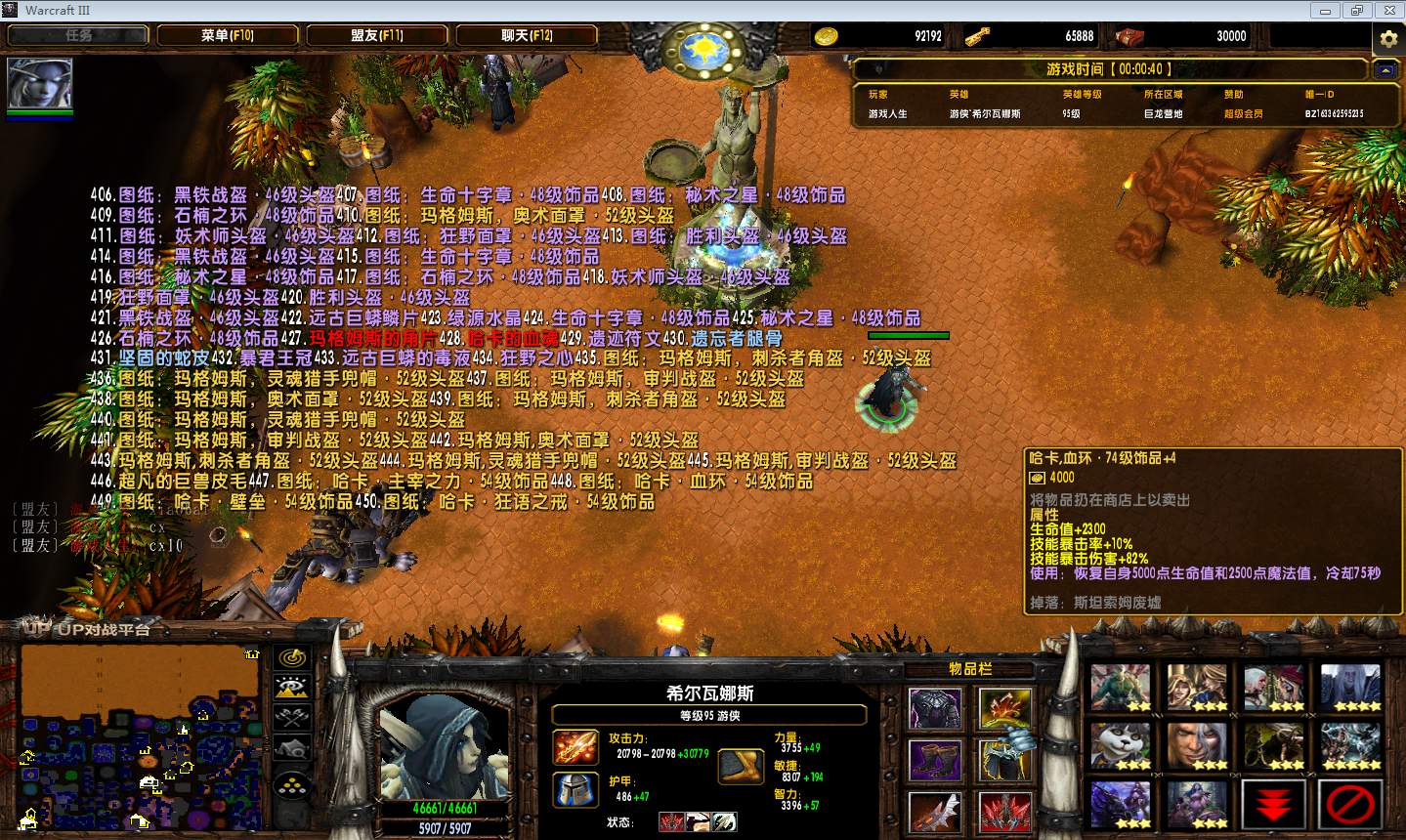Click the minimap signal ping button
Image resolution: width=1406 pixels, height=840 pixels.
coord(292,657)
